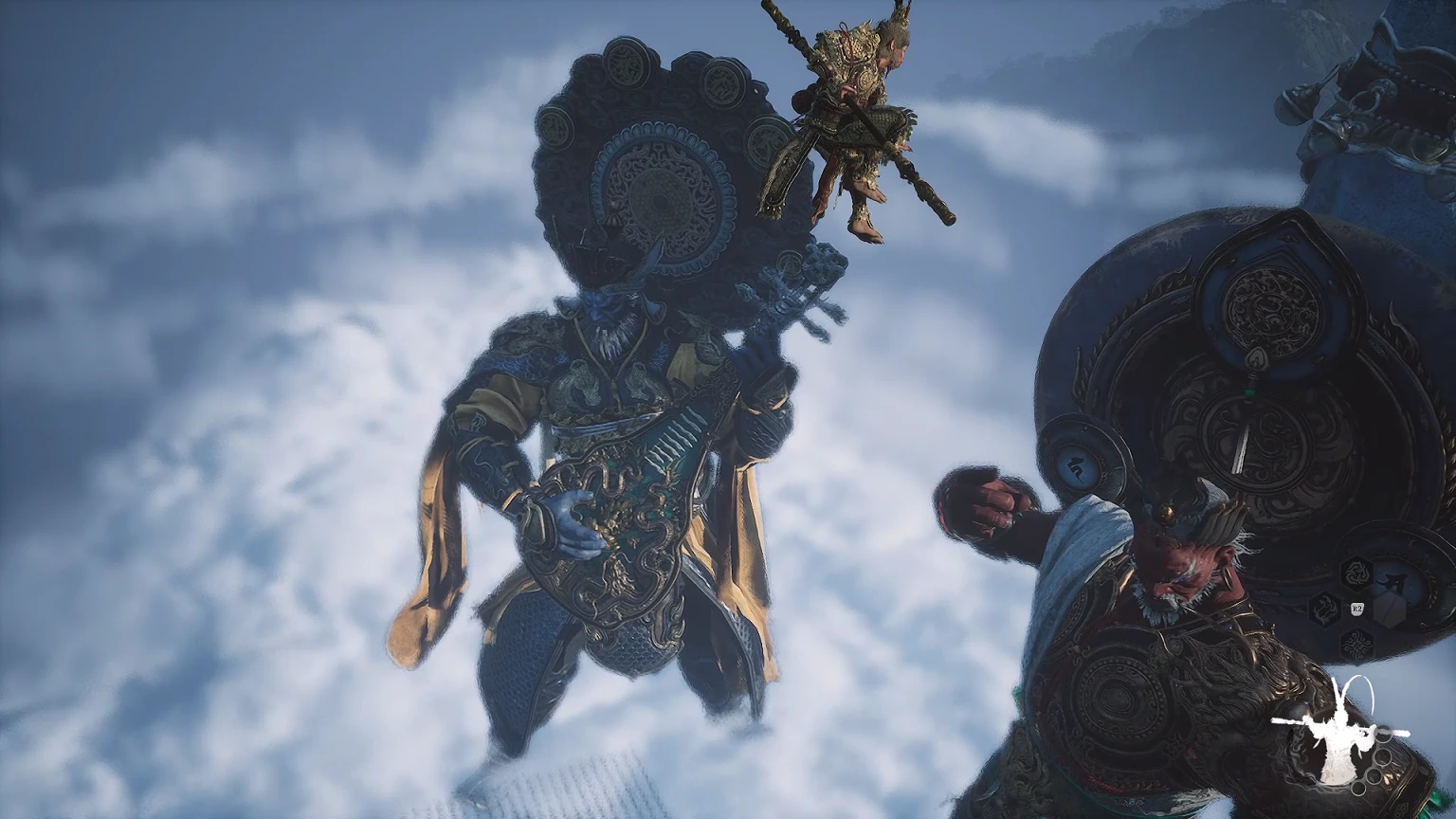This screenshot has height=819, width=1456.
Task: Trigger the knot-pattern spell hexagon
Action: [1357, 646]
